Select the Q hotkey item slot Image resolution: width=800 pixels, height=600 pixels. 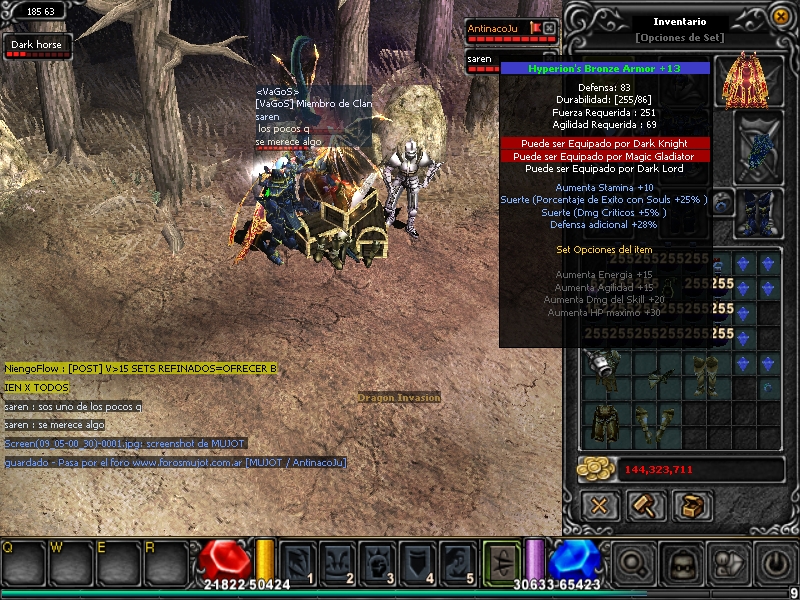pos(20,563)
